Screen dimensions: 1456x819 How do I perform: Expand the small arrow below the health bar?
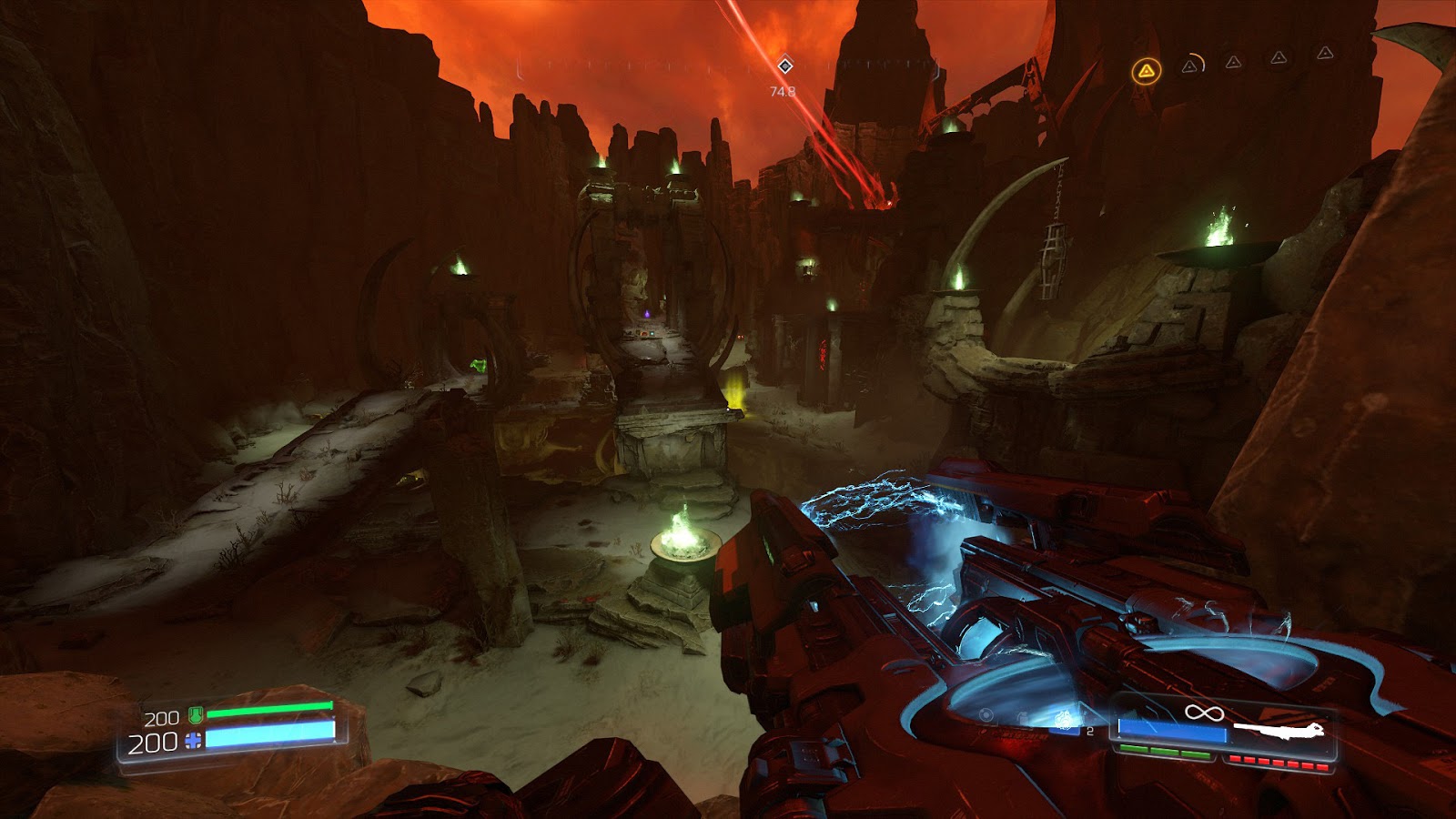(x=333, y=740)
